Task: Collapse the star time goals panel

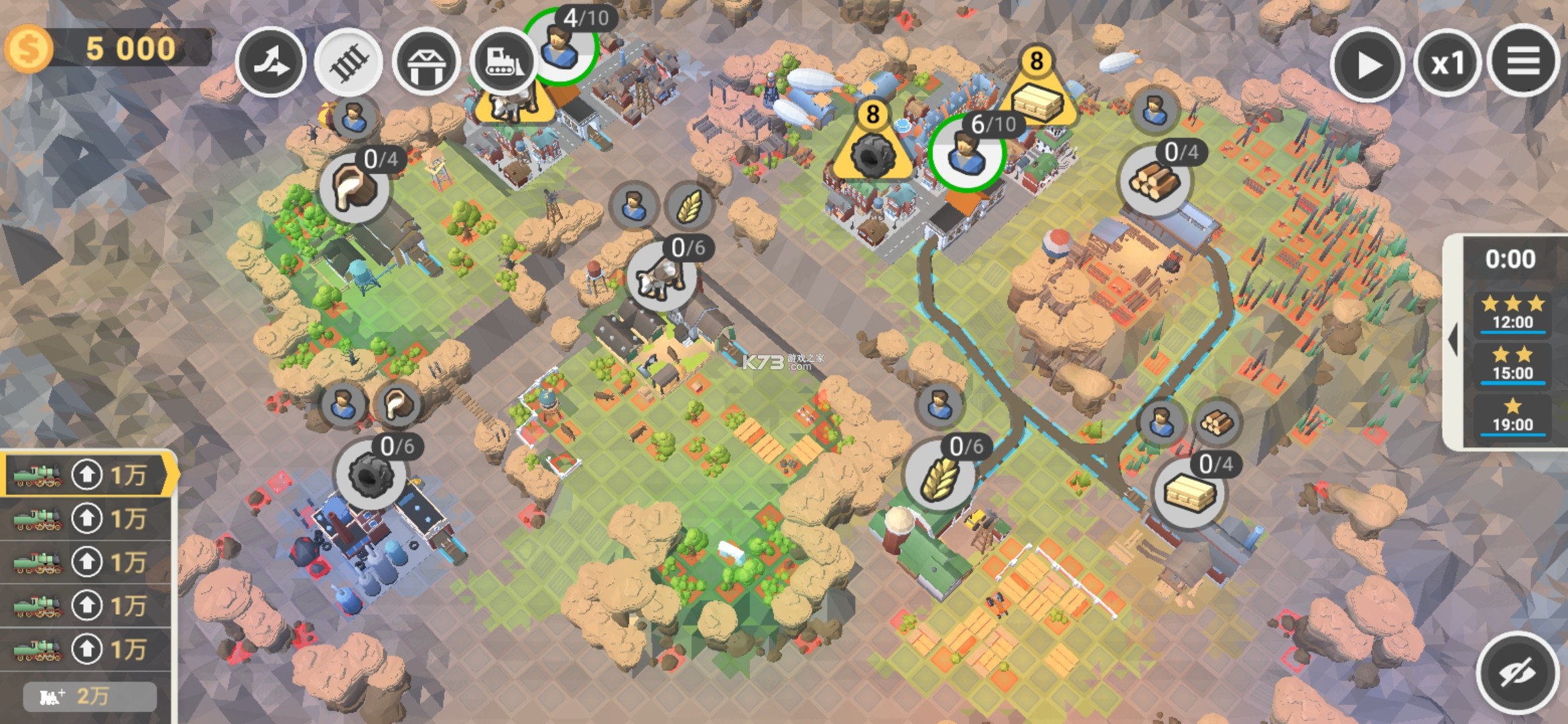Action: pyautogui.click(x=1453, y=341)
